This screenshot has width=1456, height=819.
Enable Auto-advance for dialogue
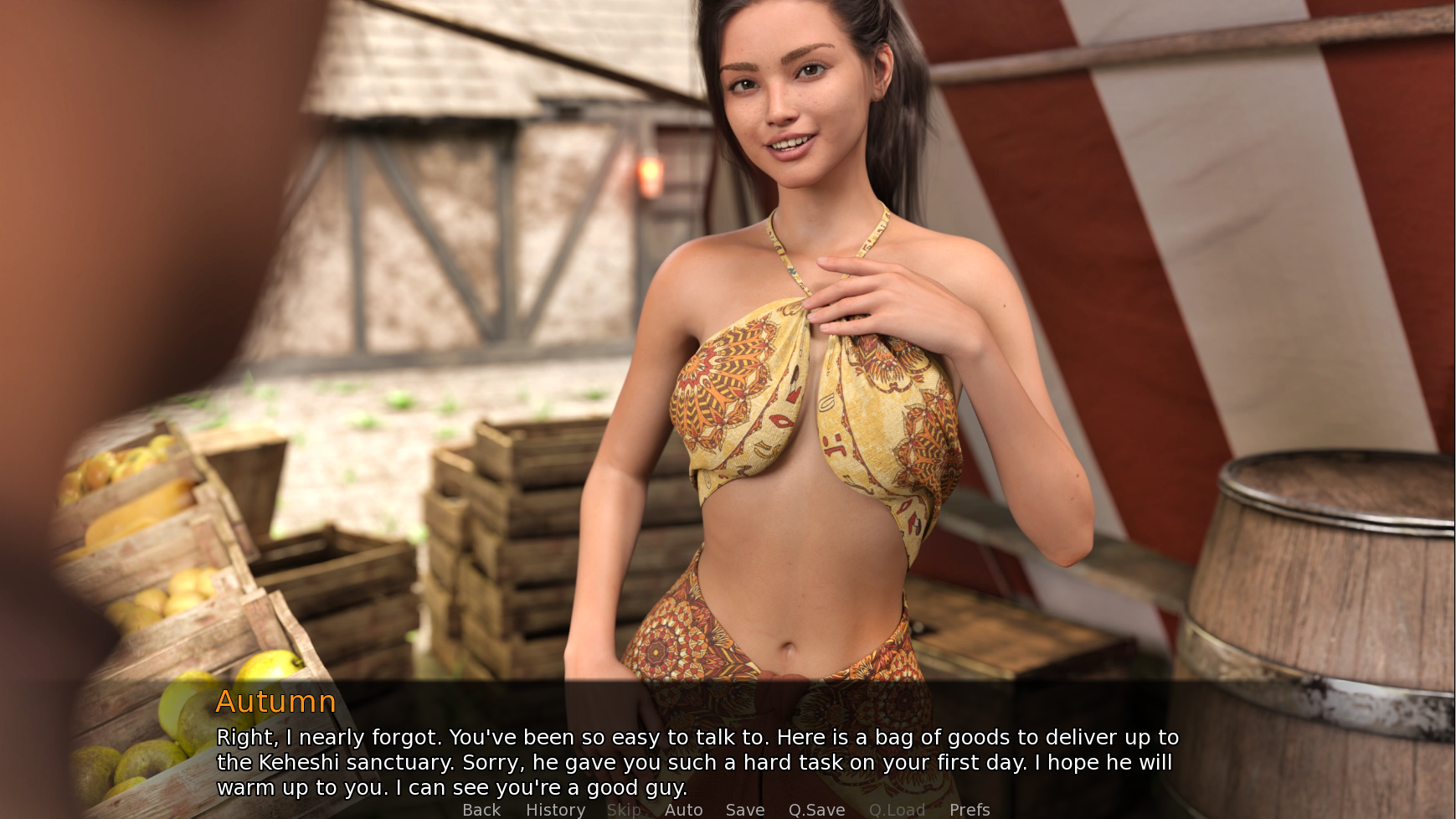tap(683, 809)
